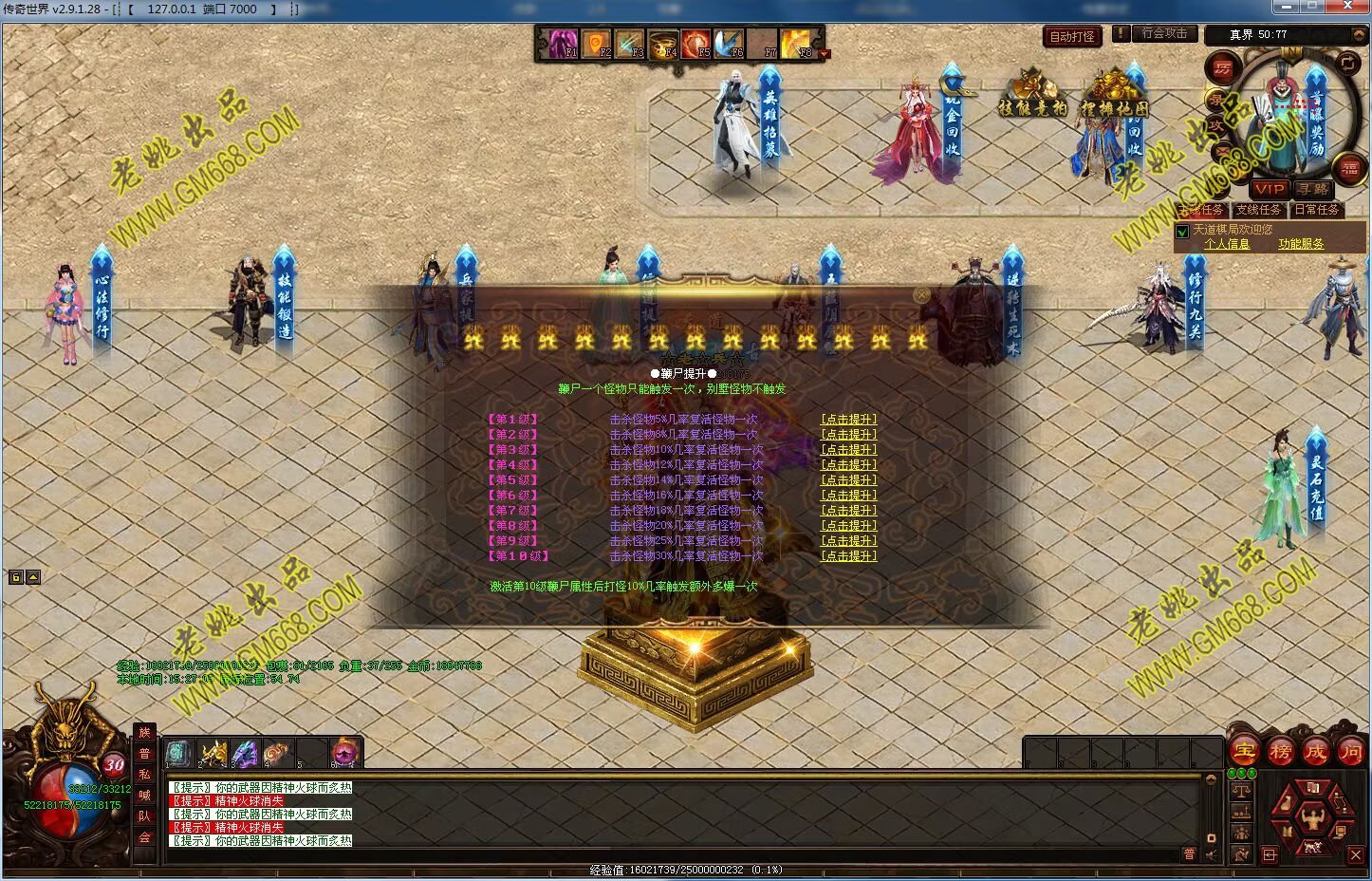The image size is (1372, 881).
Task: Click the 行会攻击 guild attack button
Action: click(x=1163, y=33)
